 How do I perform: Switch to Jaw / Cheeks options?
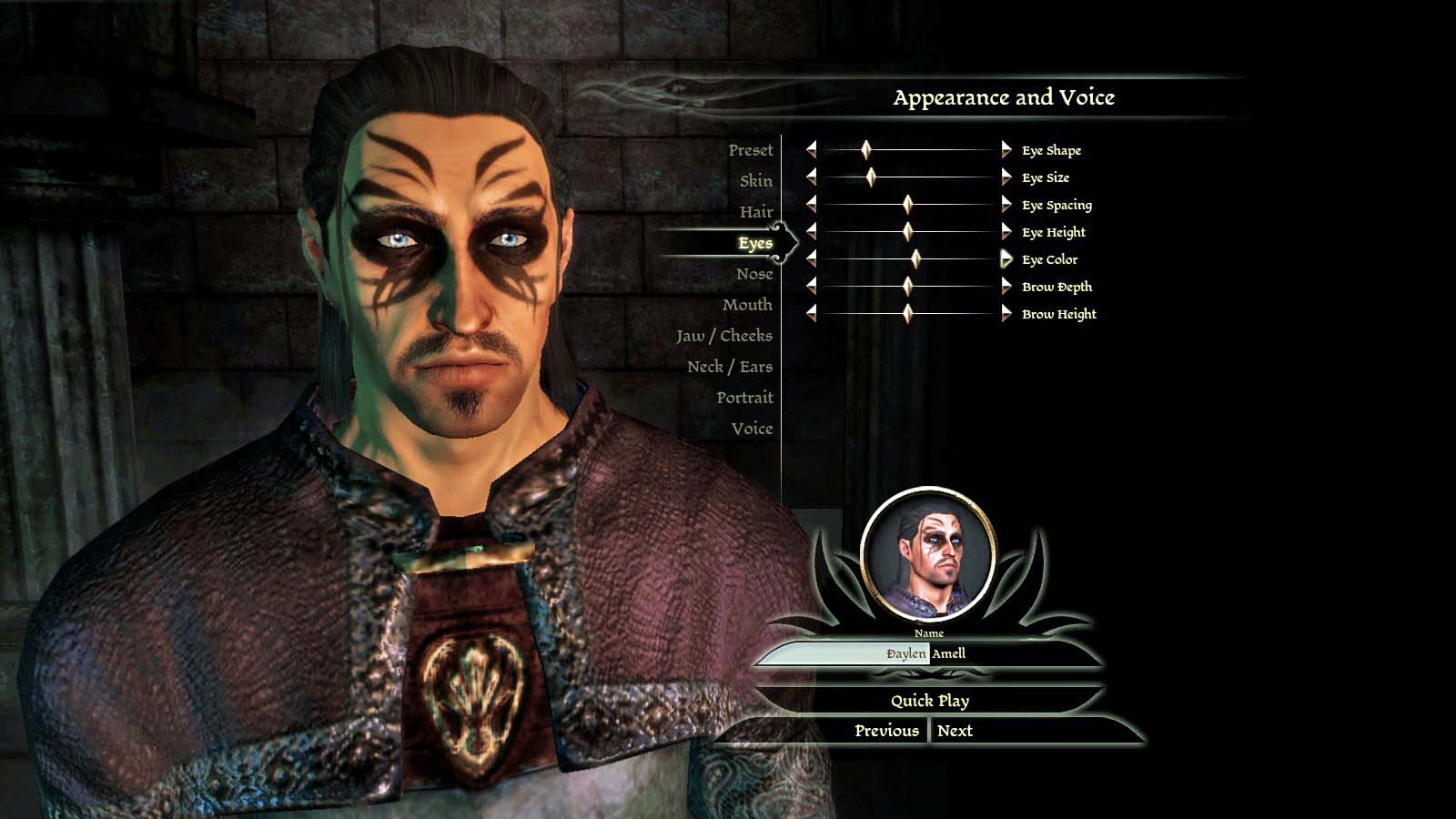[723, 336]
